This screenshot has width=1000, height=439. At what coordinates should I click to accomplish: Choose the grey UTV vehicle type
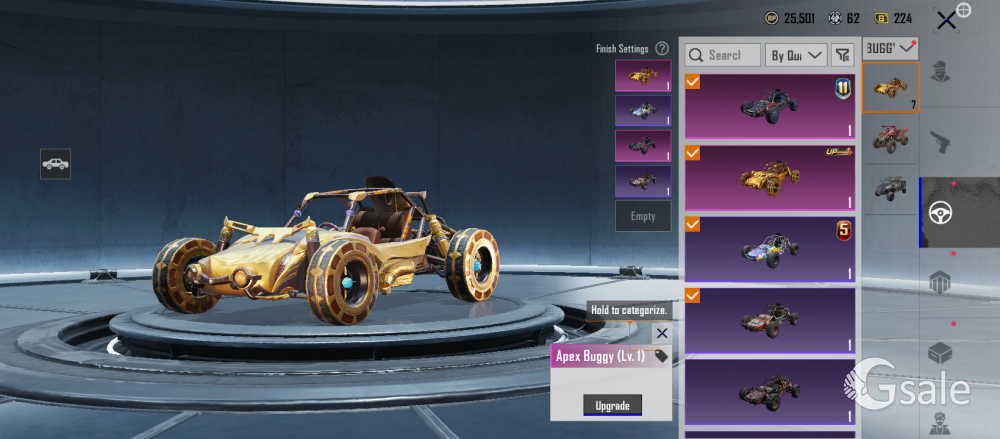tap(890, 189)
